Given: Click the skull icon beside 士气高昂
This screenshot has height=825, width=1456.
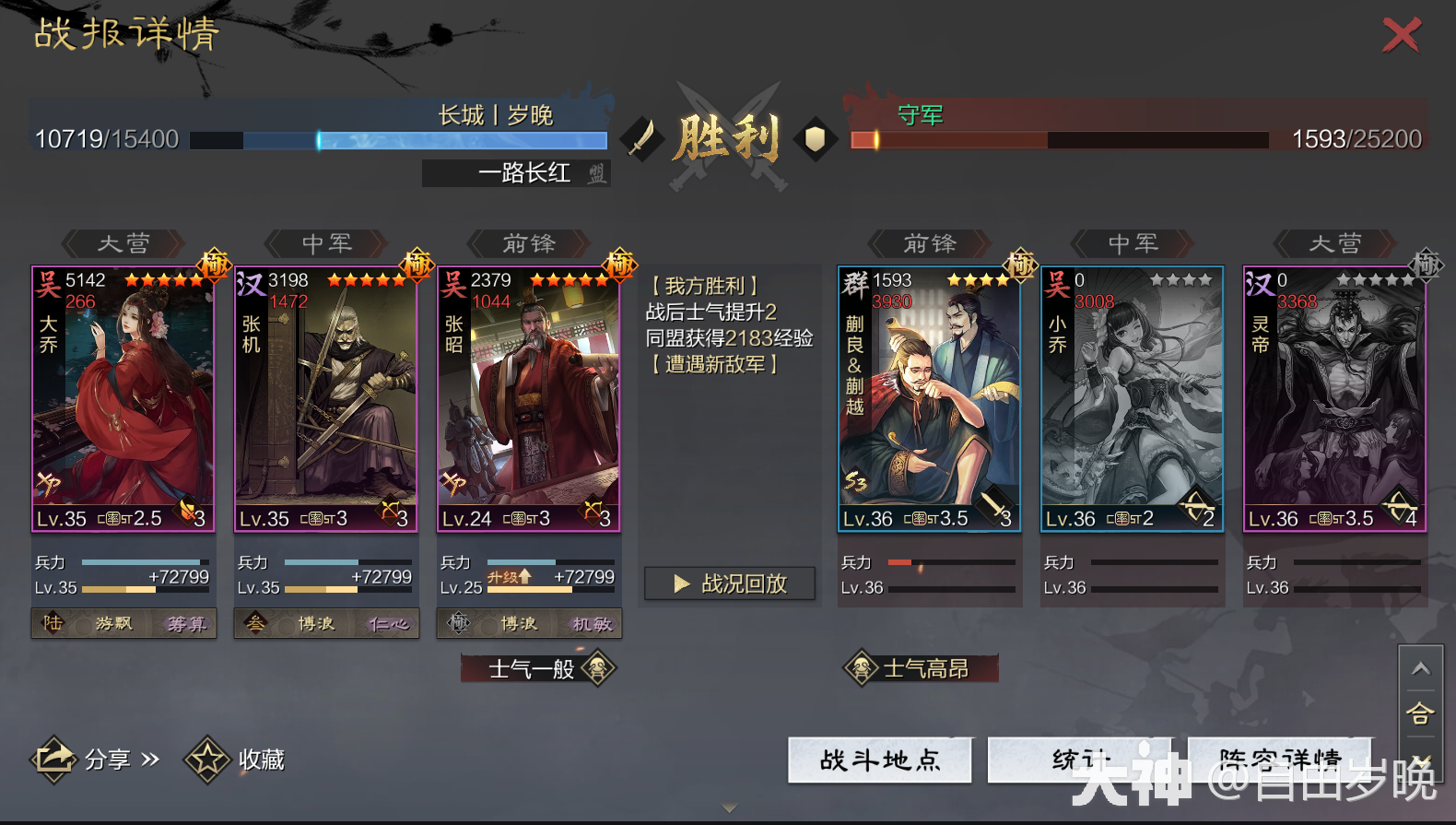Looking at the screenshot, I should coord(859,667).
